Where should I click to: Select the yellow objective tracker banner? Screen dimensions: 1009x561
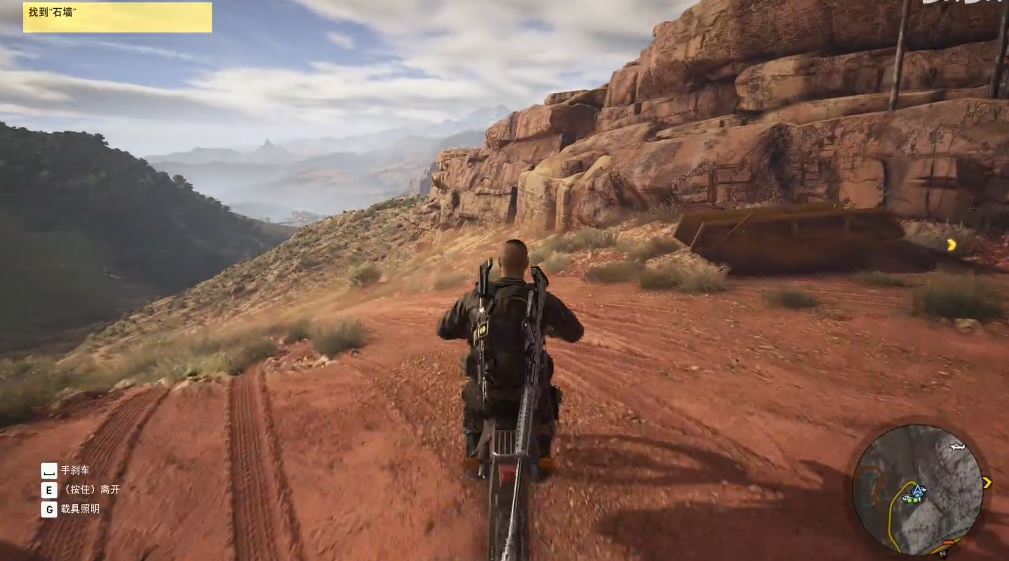117,17
